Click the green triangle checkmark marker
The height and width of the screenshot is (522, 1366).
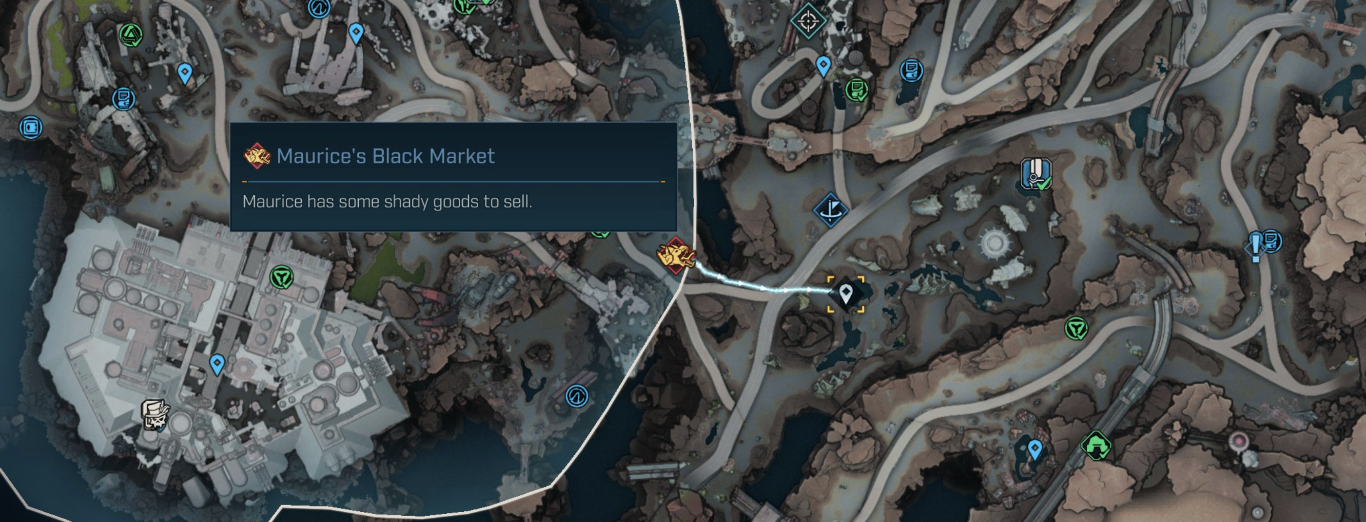[x=129, y=35]
